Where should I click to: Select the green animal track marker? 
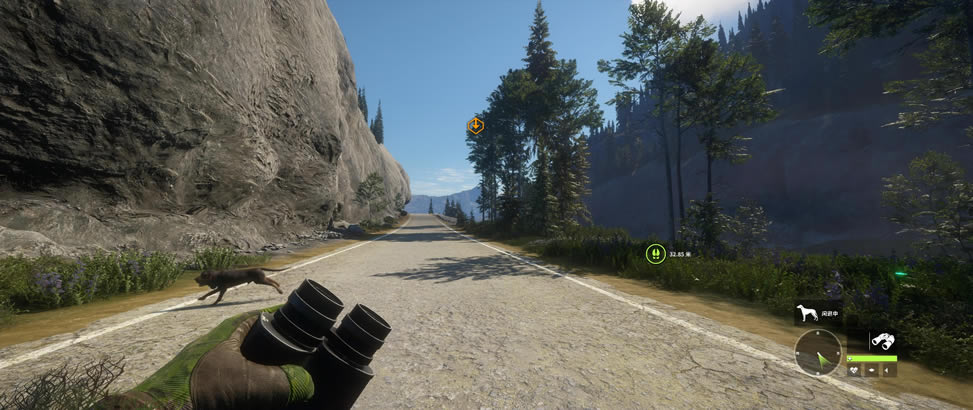point(655,254)
